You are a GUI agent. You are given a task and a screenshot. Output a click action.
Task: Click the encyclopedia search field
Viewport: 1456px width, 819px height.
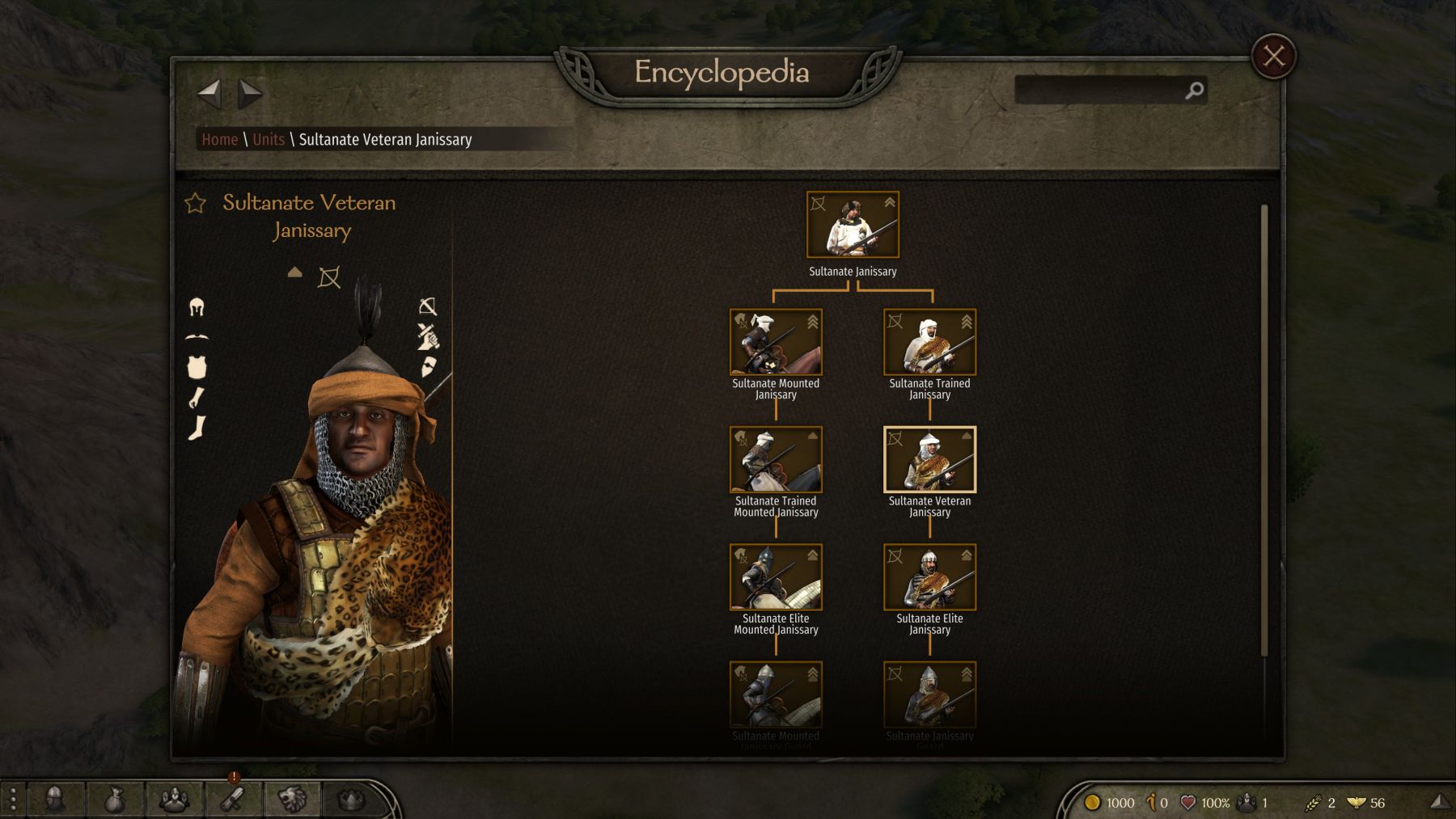point(1100,91)
